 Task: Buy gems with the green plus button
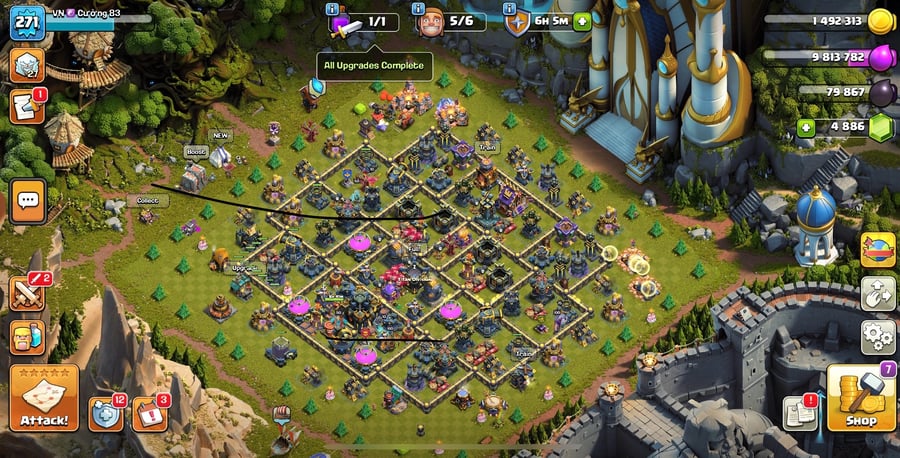tap(806, 127)
